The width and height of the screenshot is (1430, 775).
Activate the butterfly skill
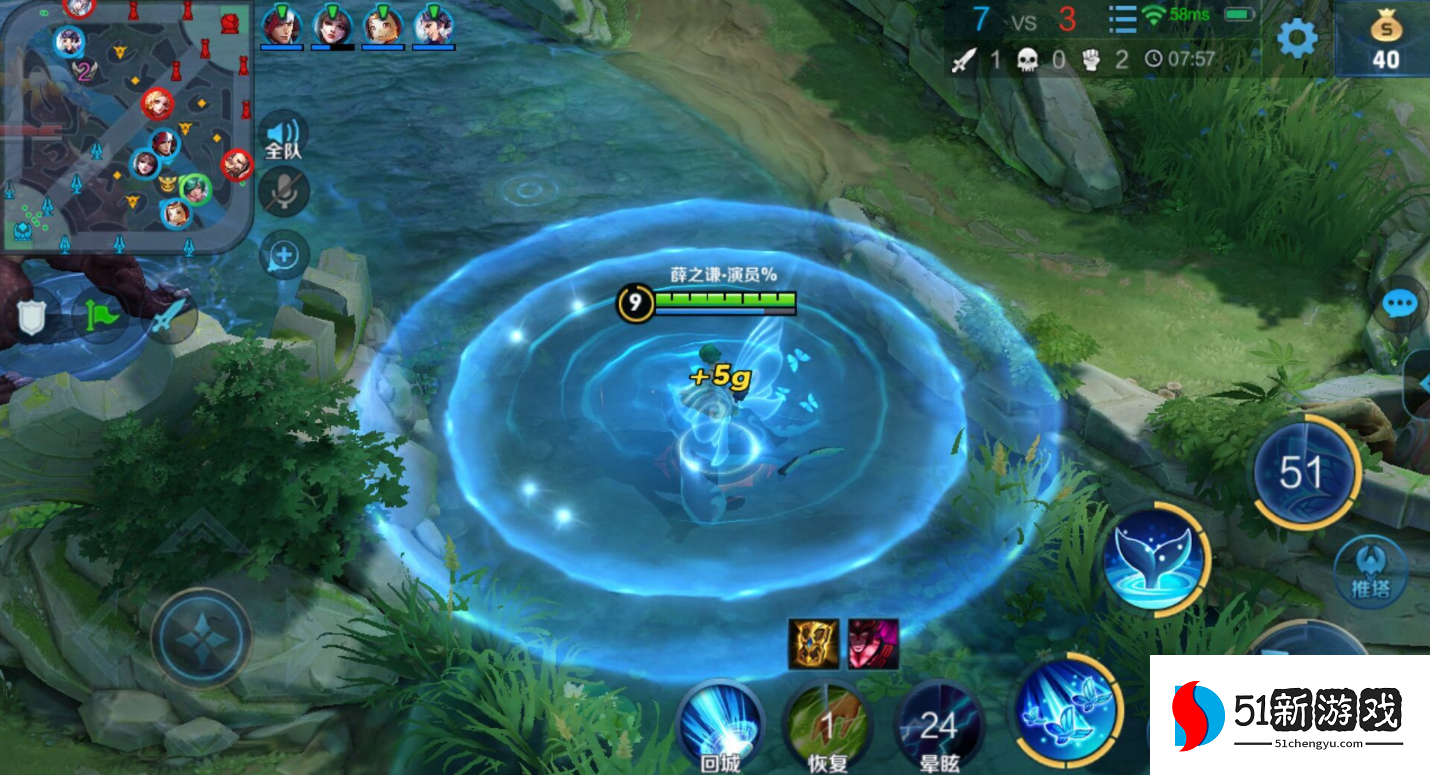click(1068, 708)
